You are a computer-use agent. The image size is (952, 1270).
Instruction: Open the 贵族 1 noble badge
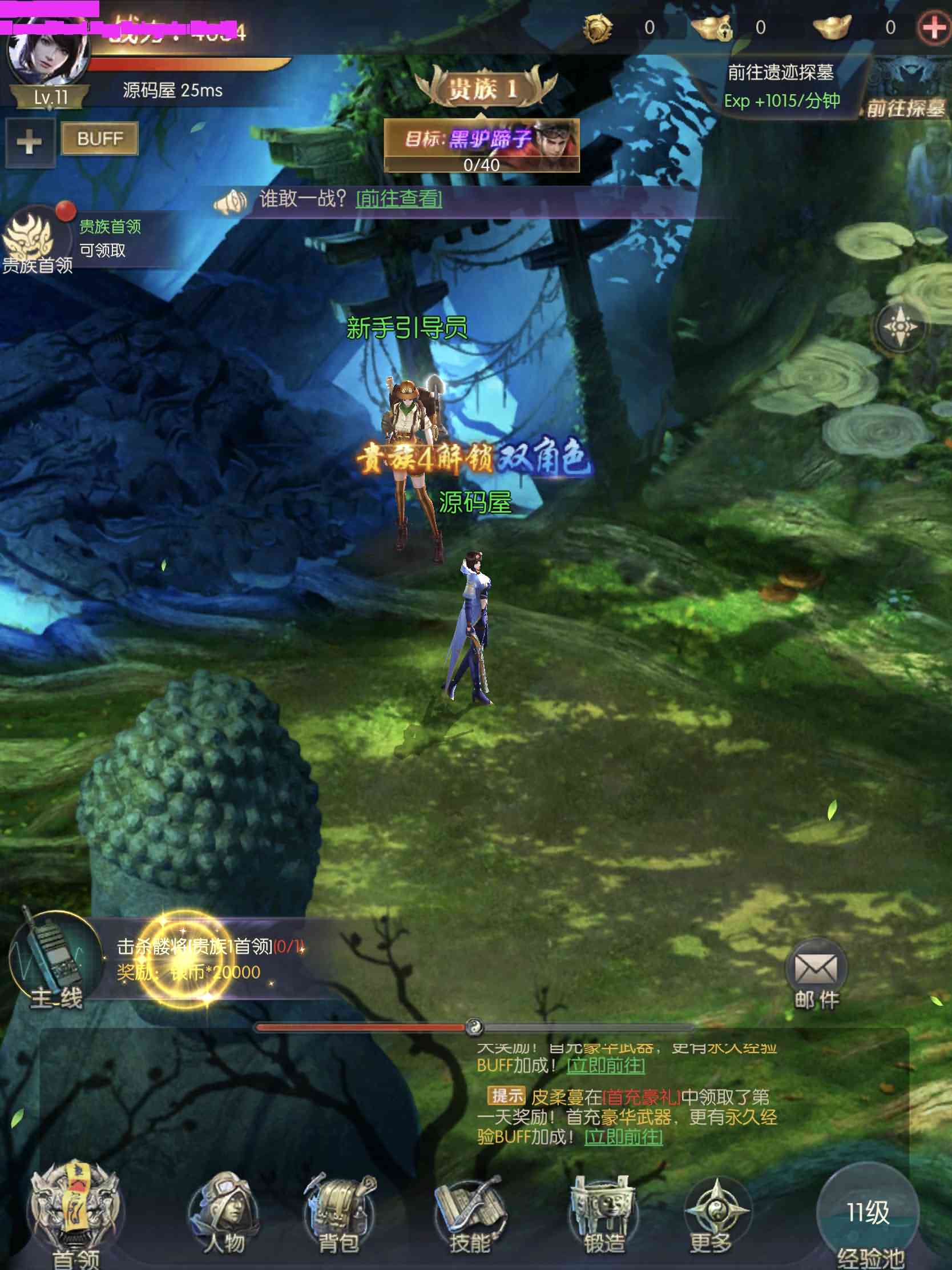click(x=483, y=89)
